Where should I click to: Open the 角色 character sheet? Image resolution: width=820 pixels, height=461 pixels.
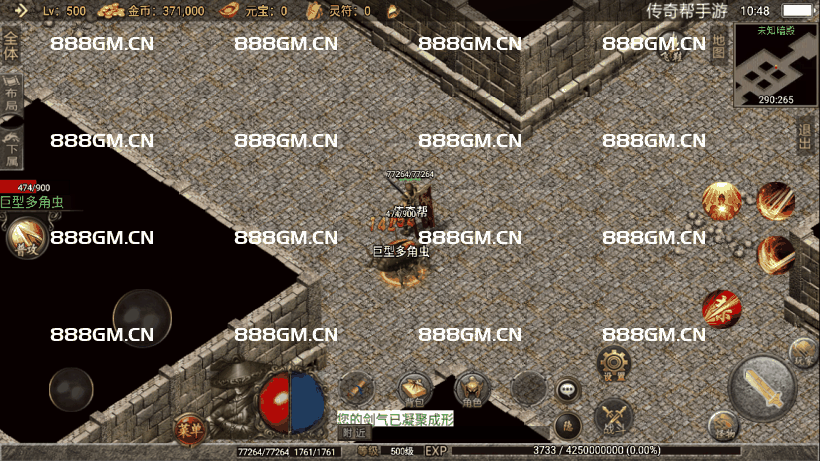coord(471,388)
